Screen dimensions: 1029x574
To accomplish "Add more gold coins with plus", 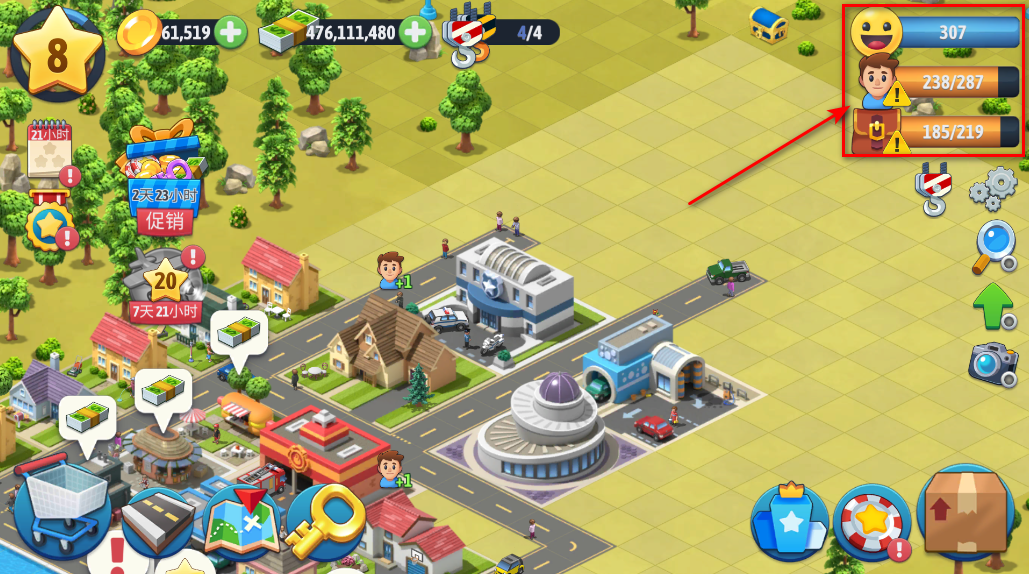I will pos(231,33).
